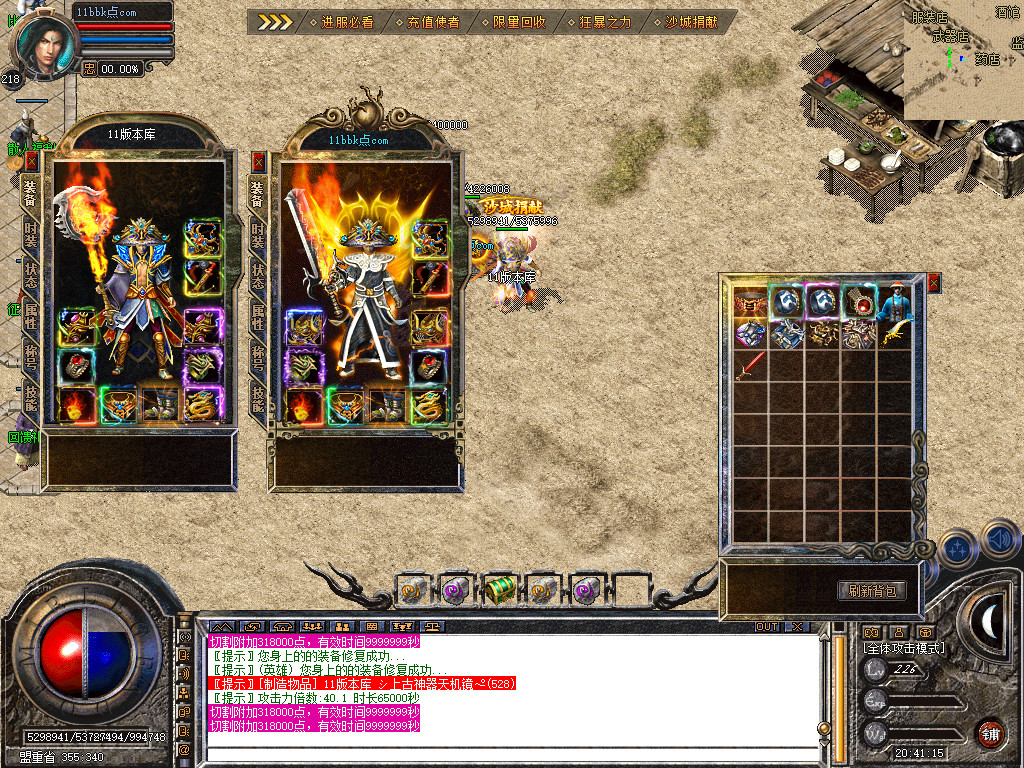The image size is (1024, 768).
Task: Toggle the speaker sound button
Action: point(1001,541)
